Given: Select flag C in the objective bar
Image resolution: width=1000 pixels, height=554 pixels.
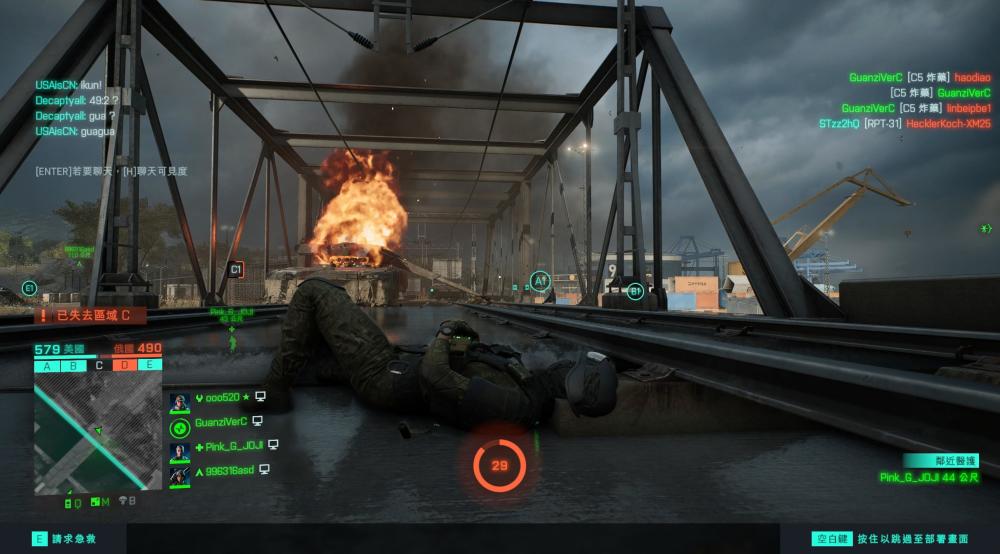Looking at the screenshot, I should 98,365.
